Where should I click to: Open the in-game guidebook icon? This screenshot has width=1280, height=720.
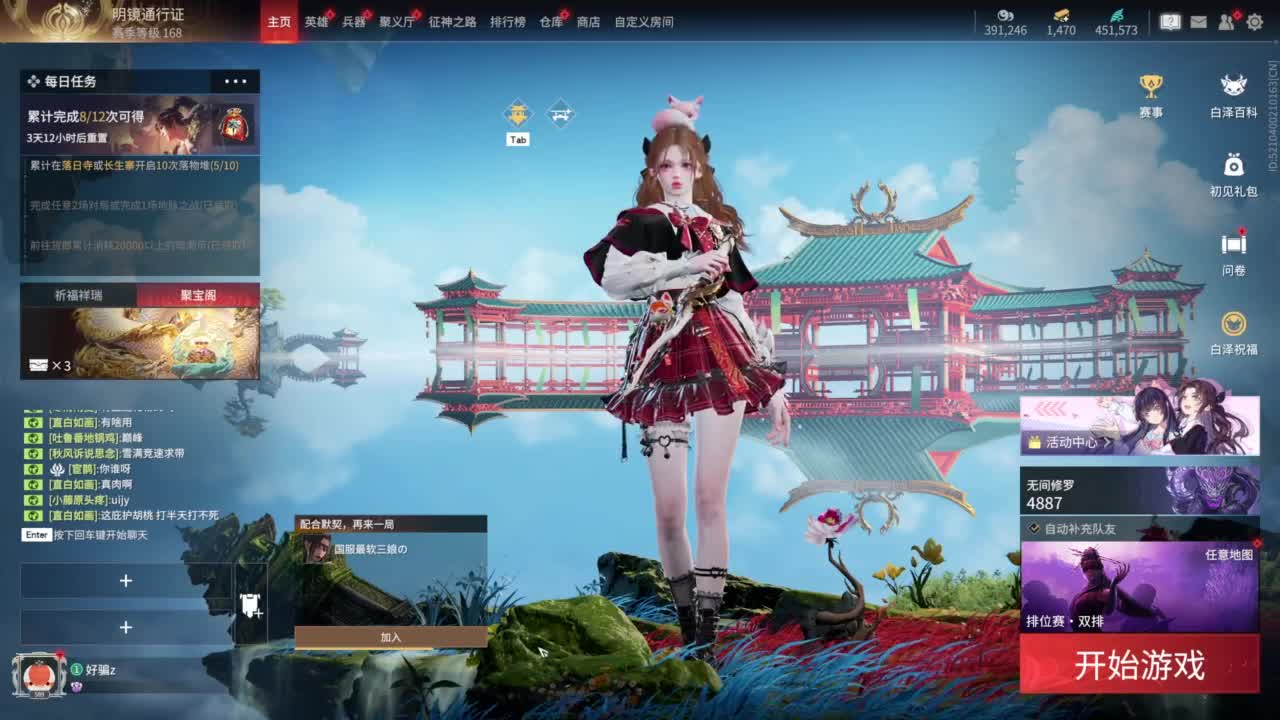[1170, 20]
